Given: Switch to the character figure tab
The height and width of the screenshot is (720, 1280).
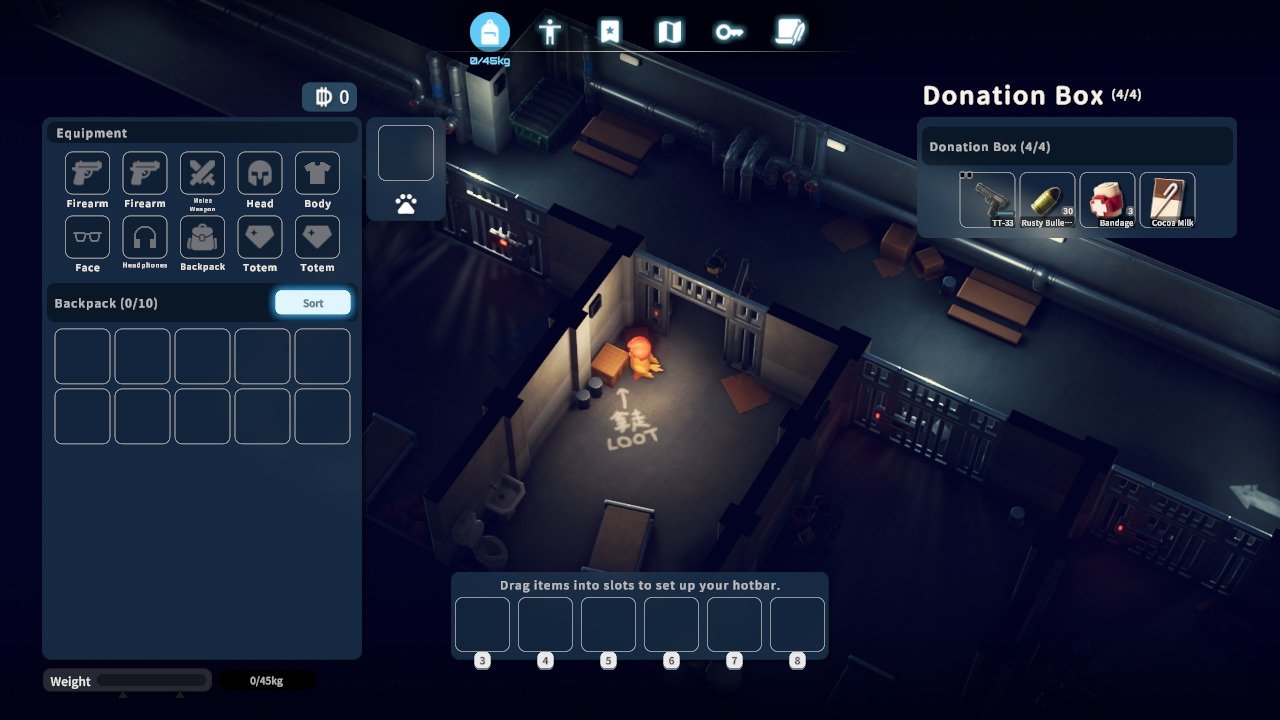Looking at the screenshot, I should 550,32.
